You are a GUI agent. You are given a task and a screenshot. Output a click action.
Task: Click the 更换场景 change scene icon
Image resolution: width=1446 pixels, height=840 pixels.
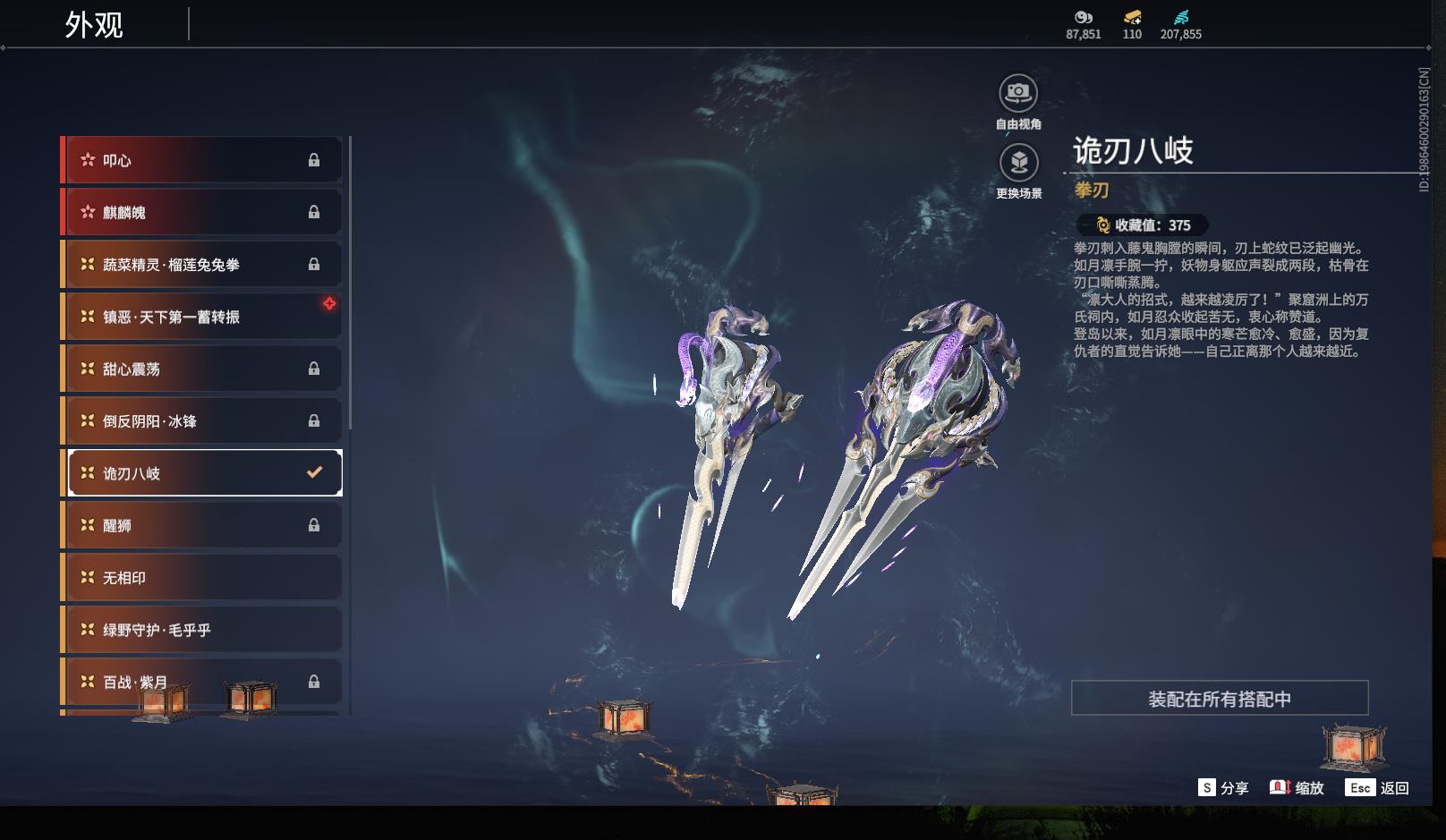click(1018, 164)
